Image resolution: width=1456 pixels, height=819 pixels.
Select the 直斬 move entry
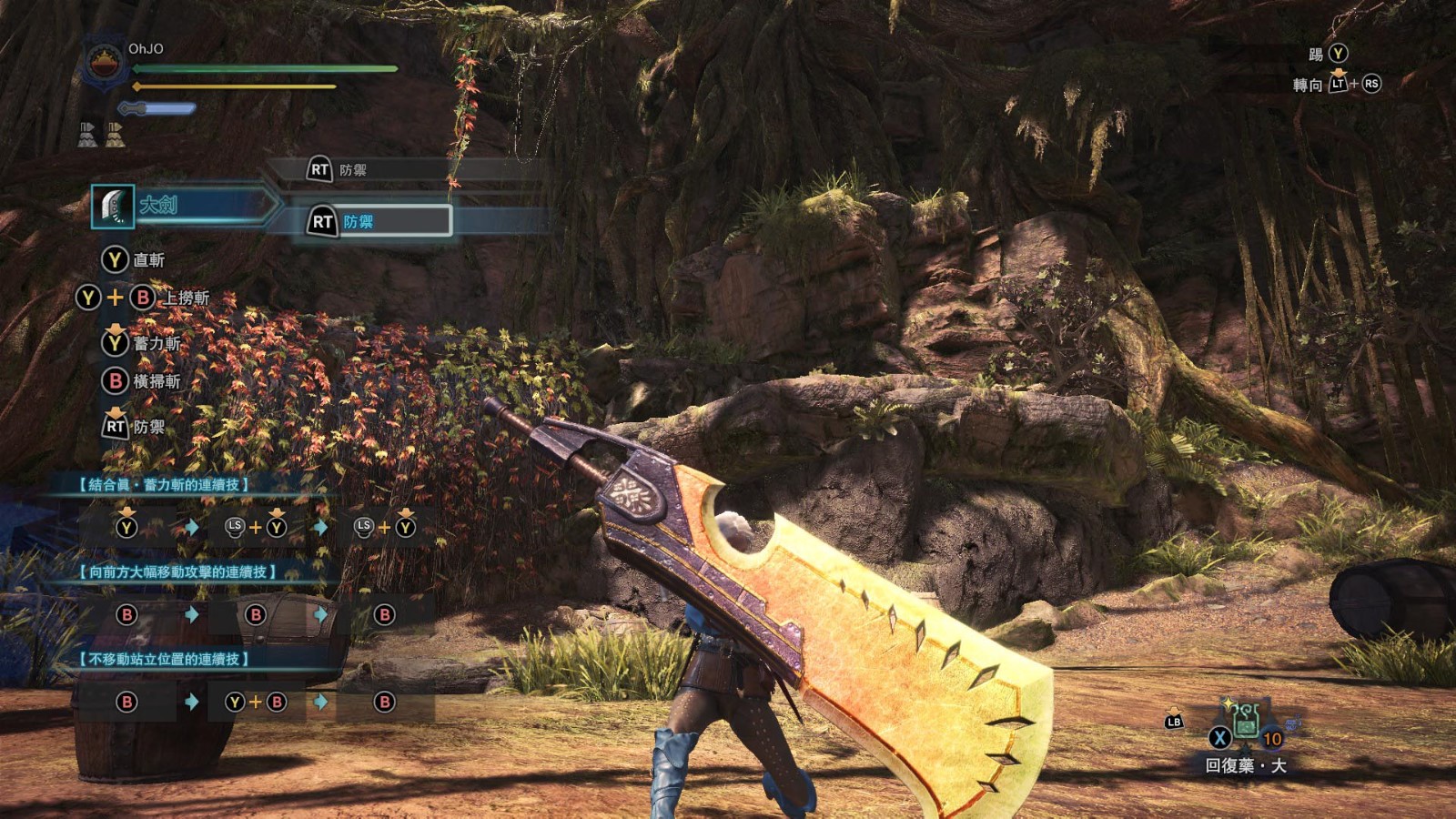(134, 260)
